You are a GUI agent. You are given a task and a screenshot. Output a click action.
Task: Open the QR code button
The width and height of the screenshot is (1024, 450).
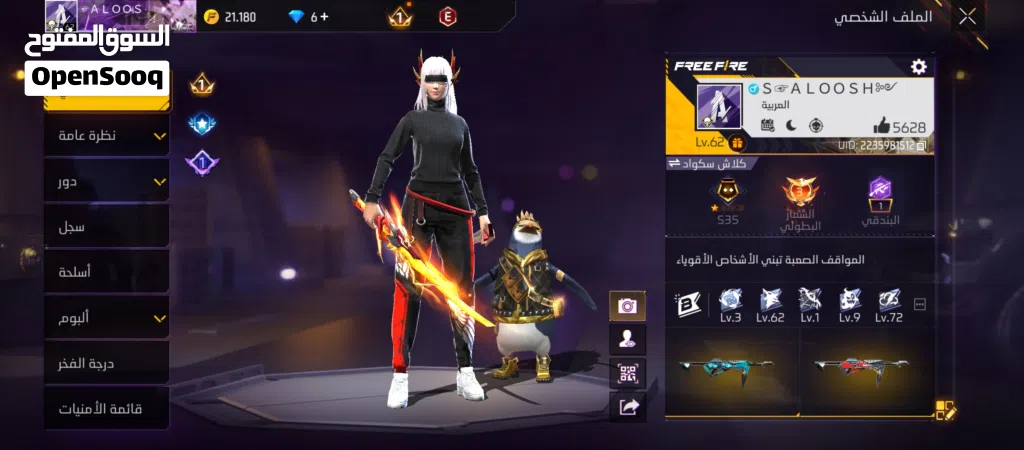627,373
